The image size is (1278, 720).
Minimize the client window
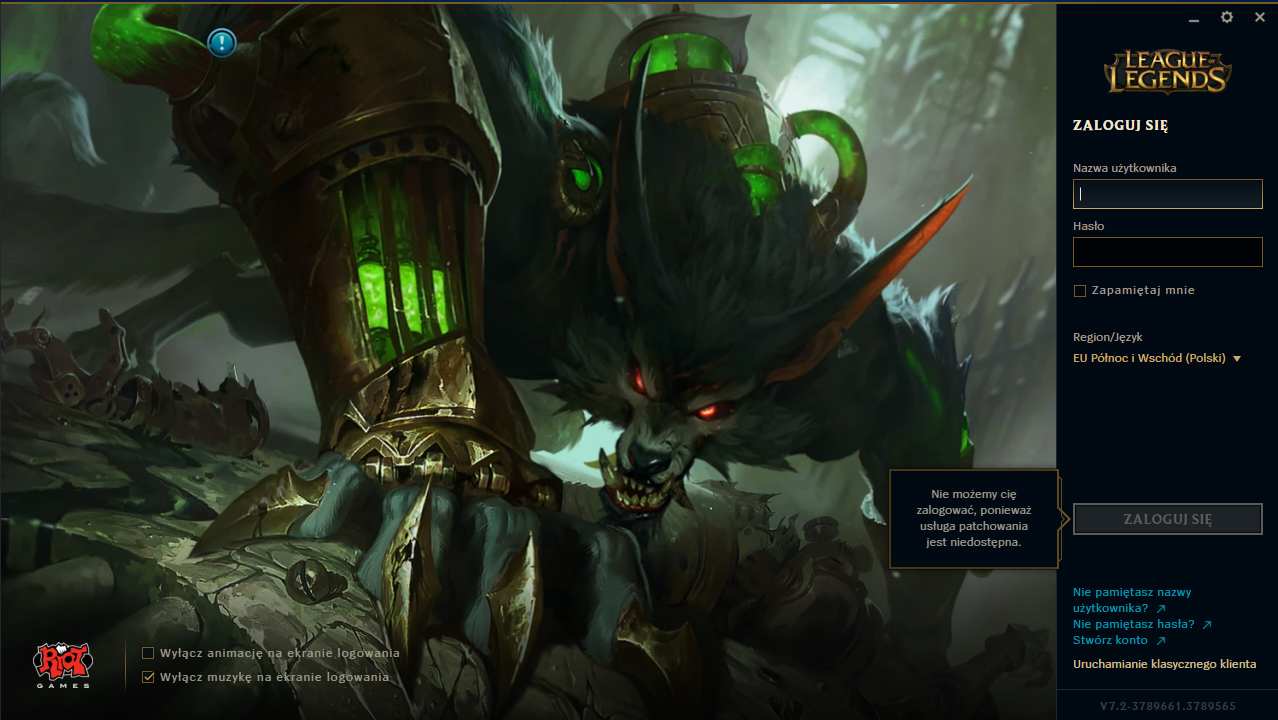[1194, 18]
